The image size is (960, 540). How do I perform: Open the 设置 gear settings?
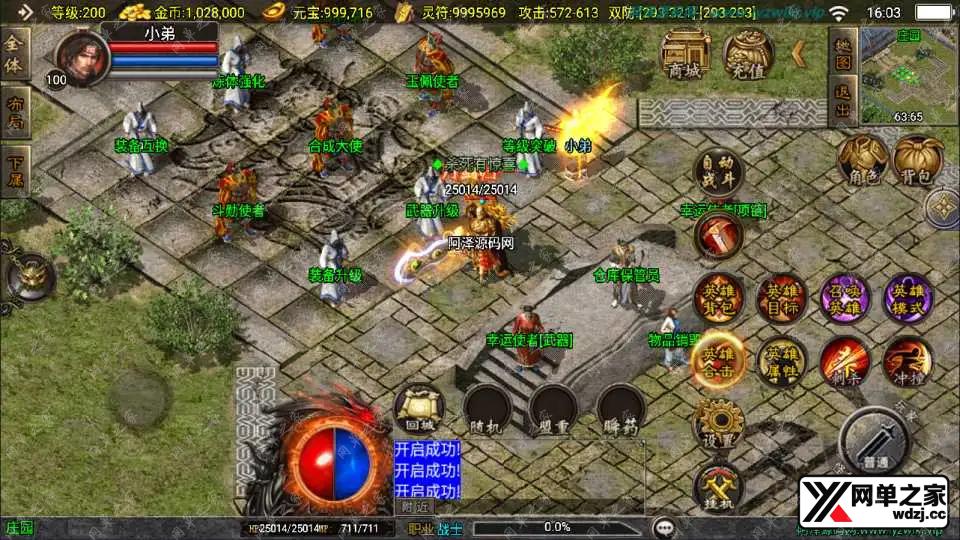pos(718,425)
